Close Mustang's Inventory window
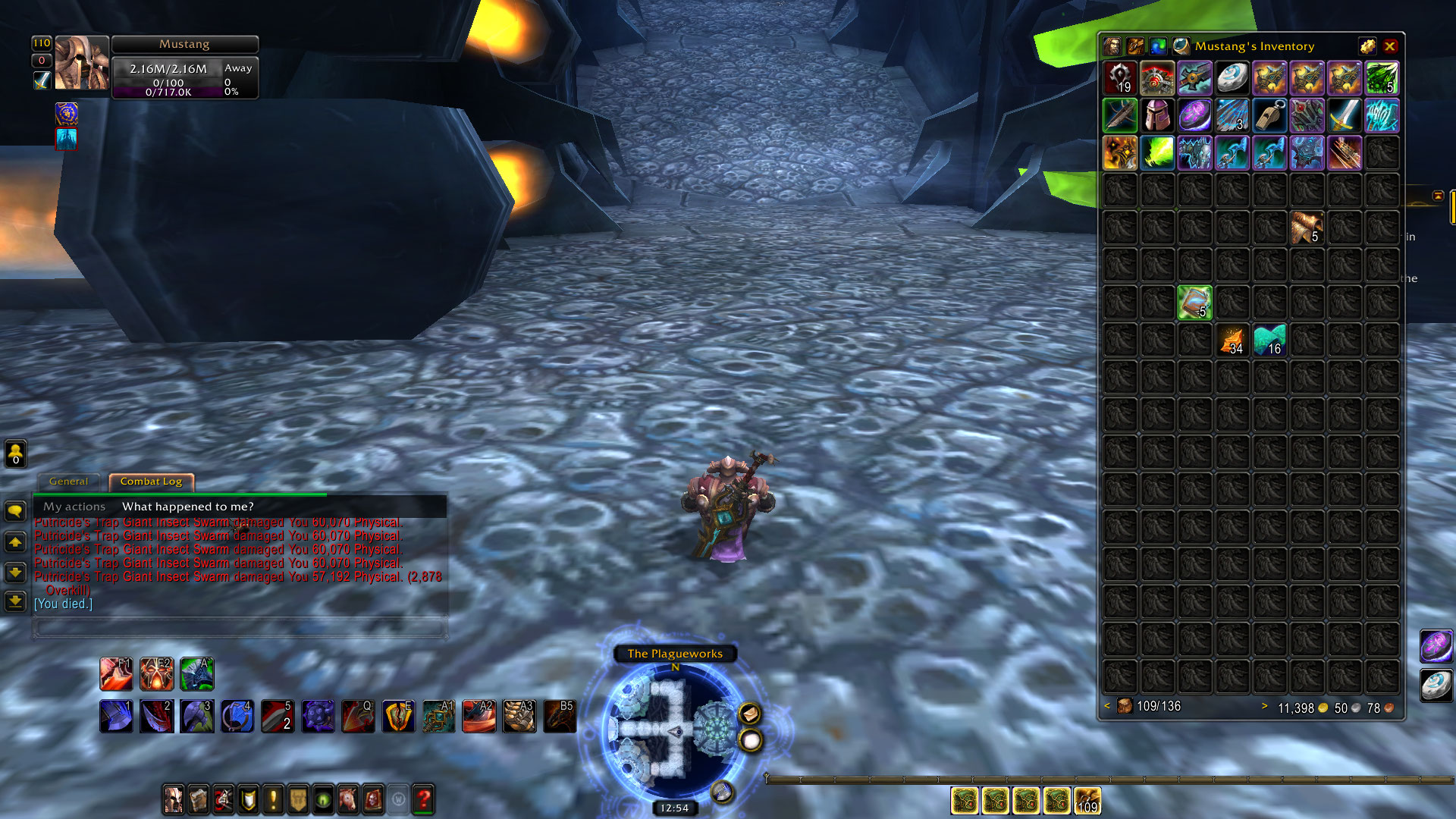This screenshot has width=1456, height=819. pyautogui.click(x=1390, y=46)
